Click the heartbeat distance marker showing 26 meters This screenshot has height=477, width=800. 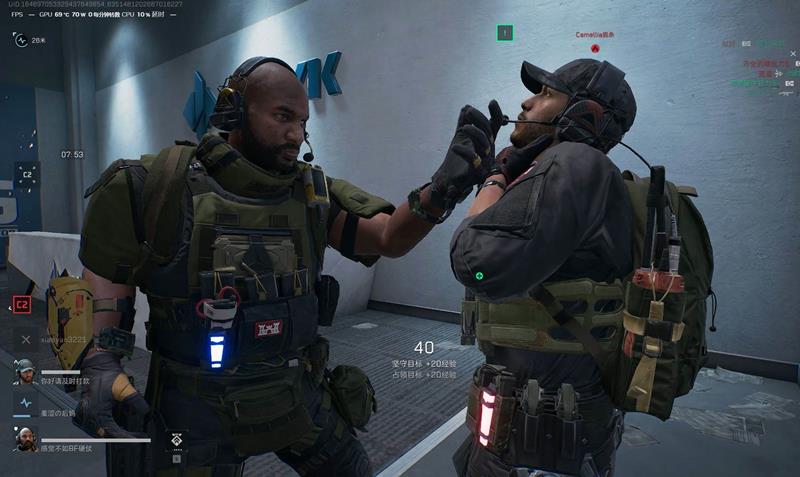(x=20, y=40)
